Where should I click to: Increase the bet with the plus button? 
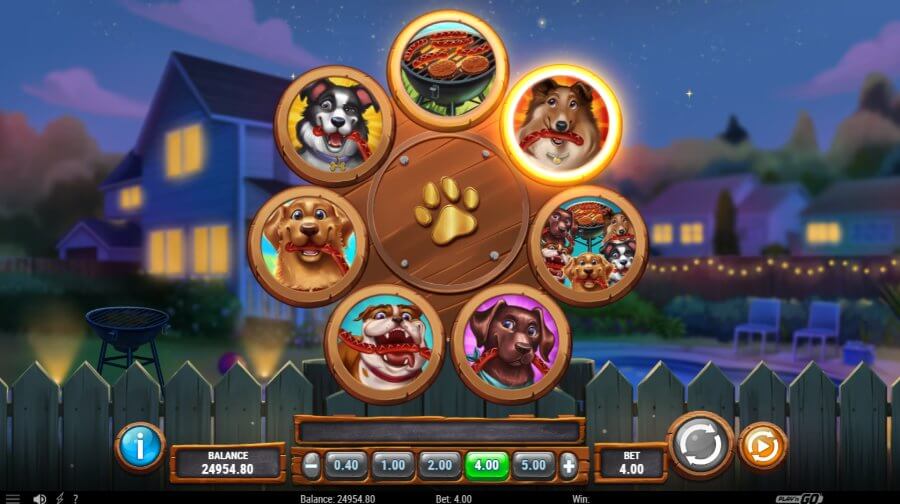tap(569, 465)
